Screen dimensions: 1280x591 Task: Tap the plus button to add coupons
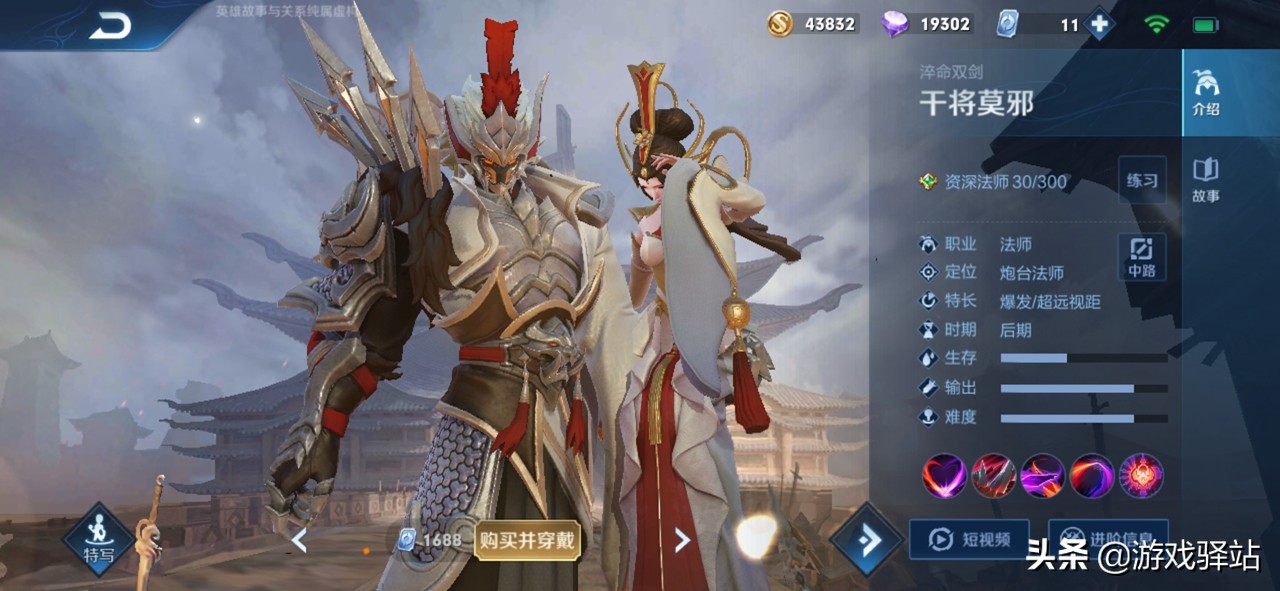click(1099, 24)
